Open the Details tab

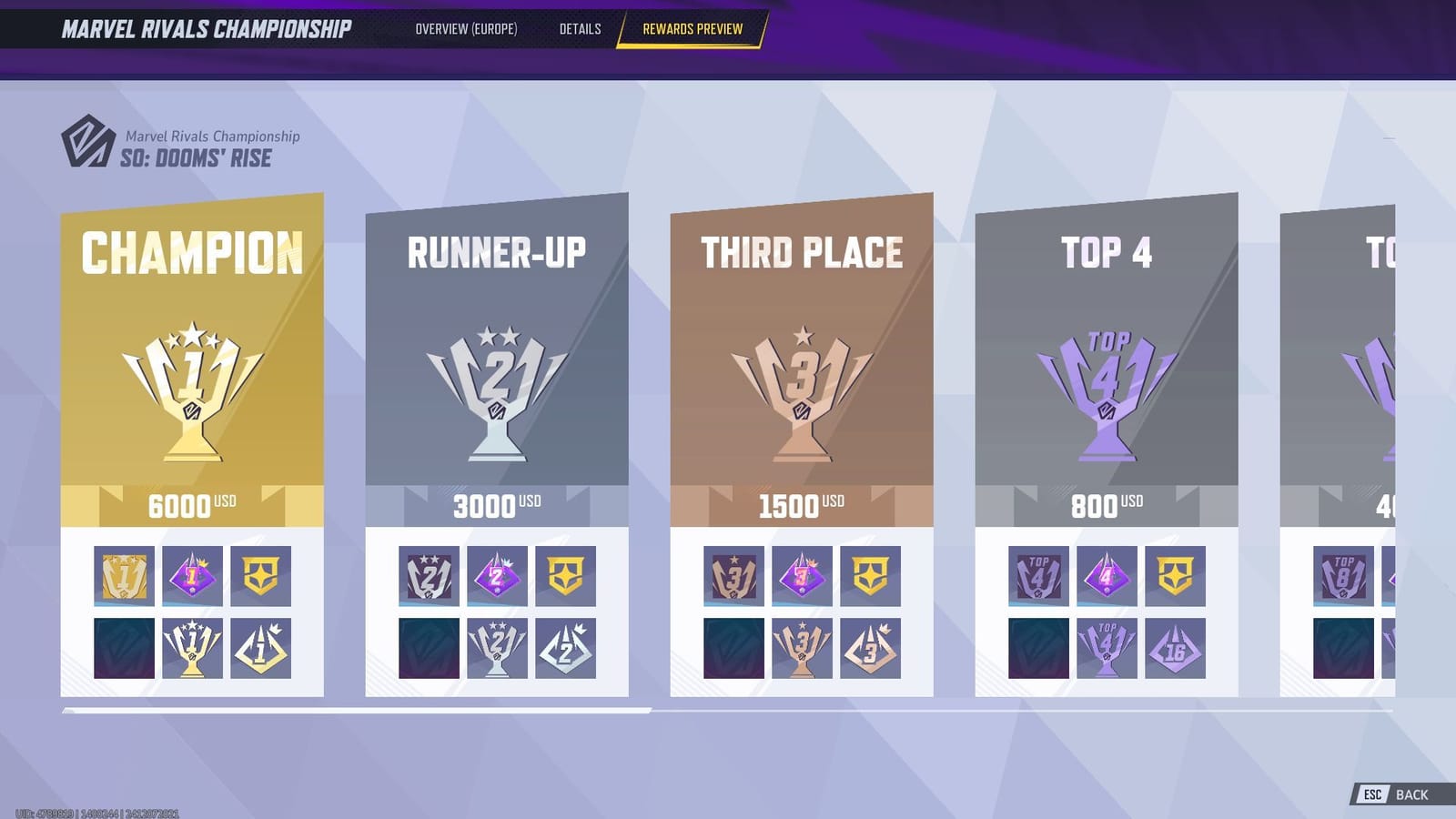click(x=580, y=28)
